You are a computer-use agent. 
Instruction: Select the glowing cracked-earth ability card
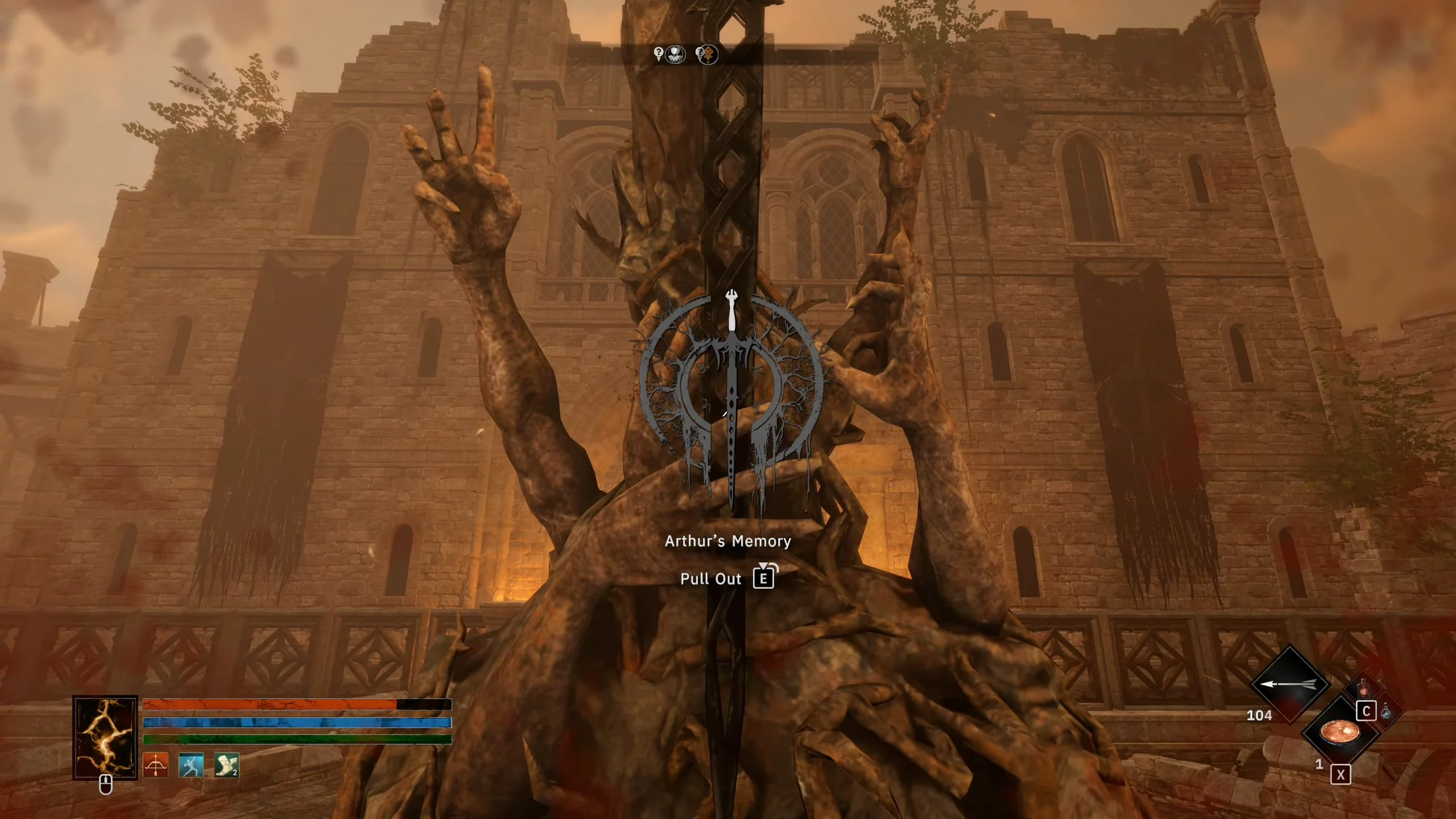click(105, 737)
